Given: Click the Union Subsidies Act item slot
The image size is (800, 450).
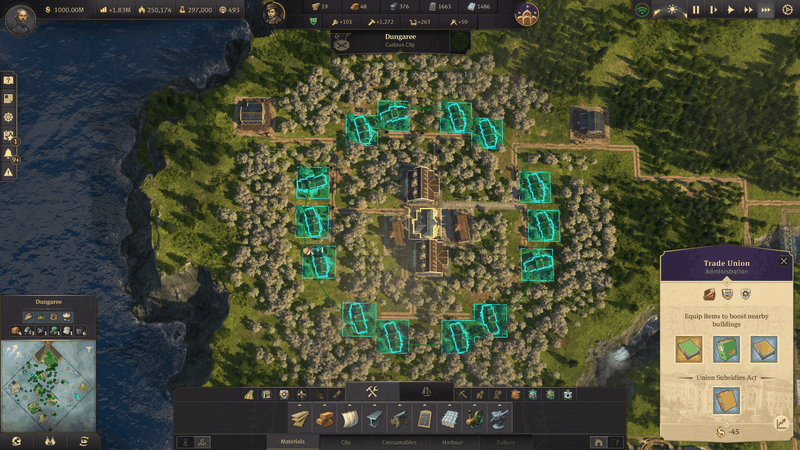Looking at the screenshot, I should tap(727, 400).
